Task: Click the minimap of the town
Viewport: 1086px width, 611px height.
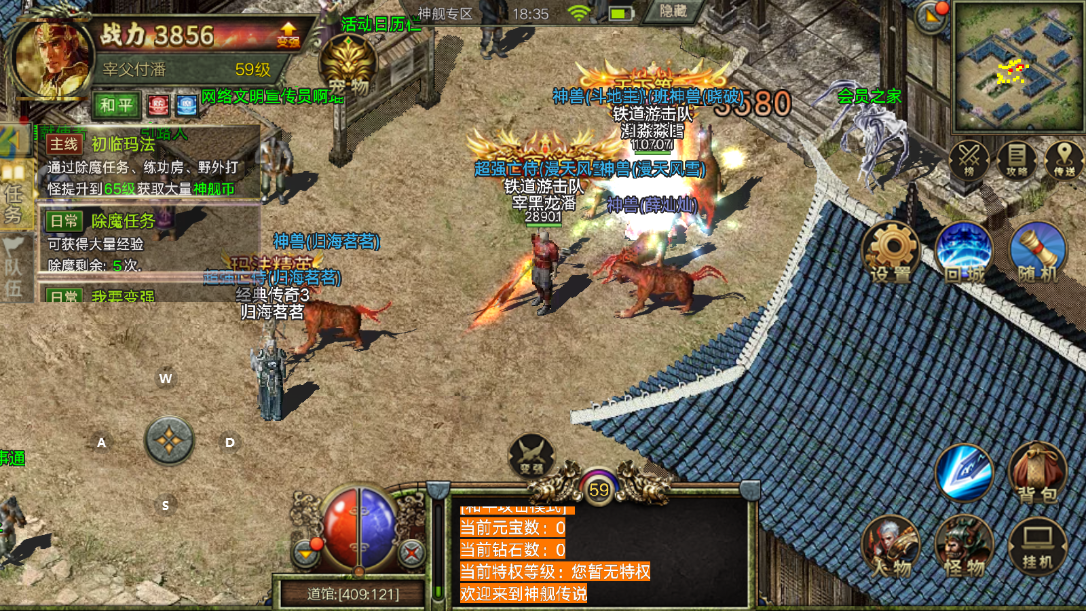Action: [1017, 67]
